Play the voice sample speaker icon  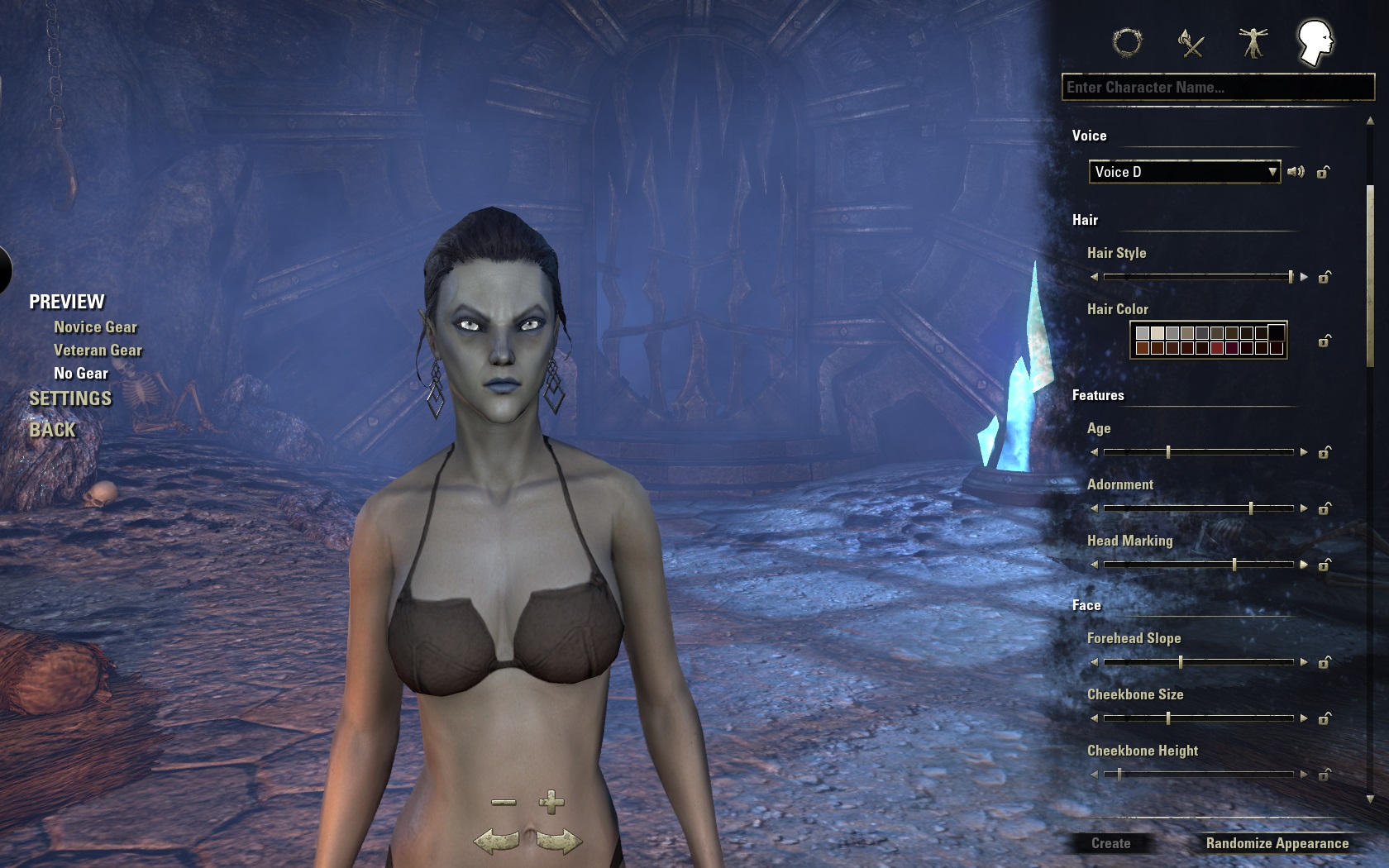(1296, 172)
